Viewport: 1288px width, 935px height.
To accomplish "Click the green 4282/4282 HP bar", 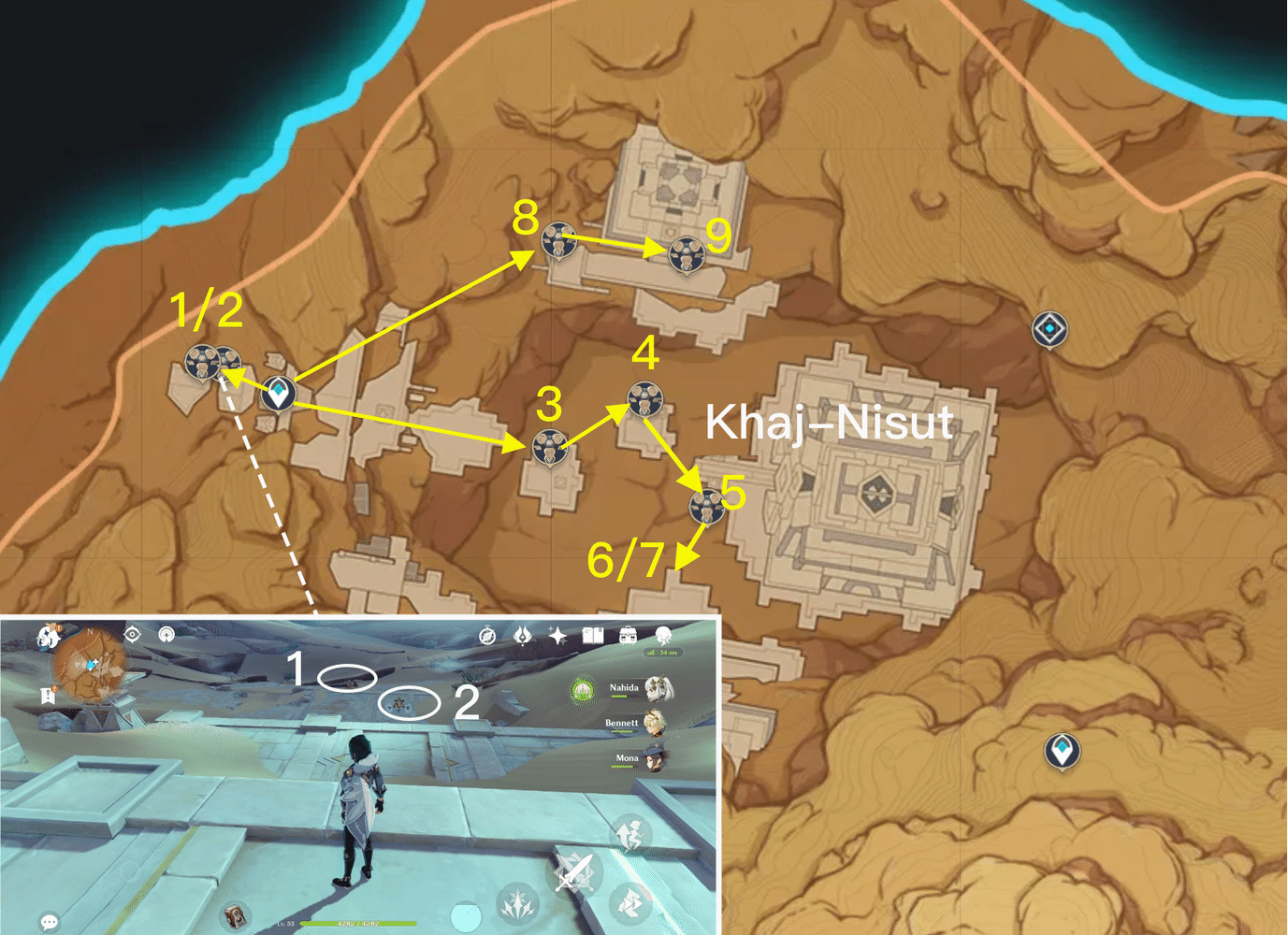I will 358,924.
